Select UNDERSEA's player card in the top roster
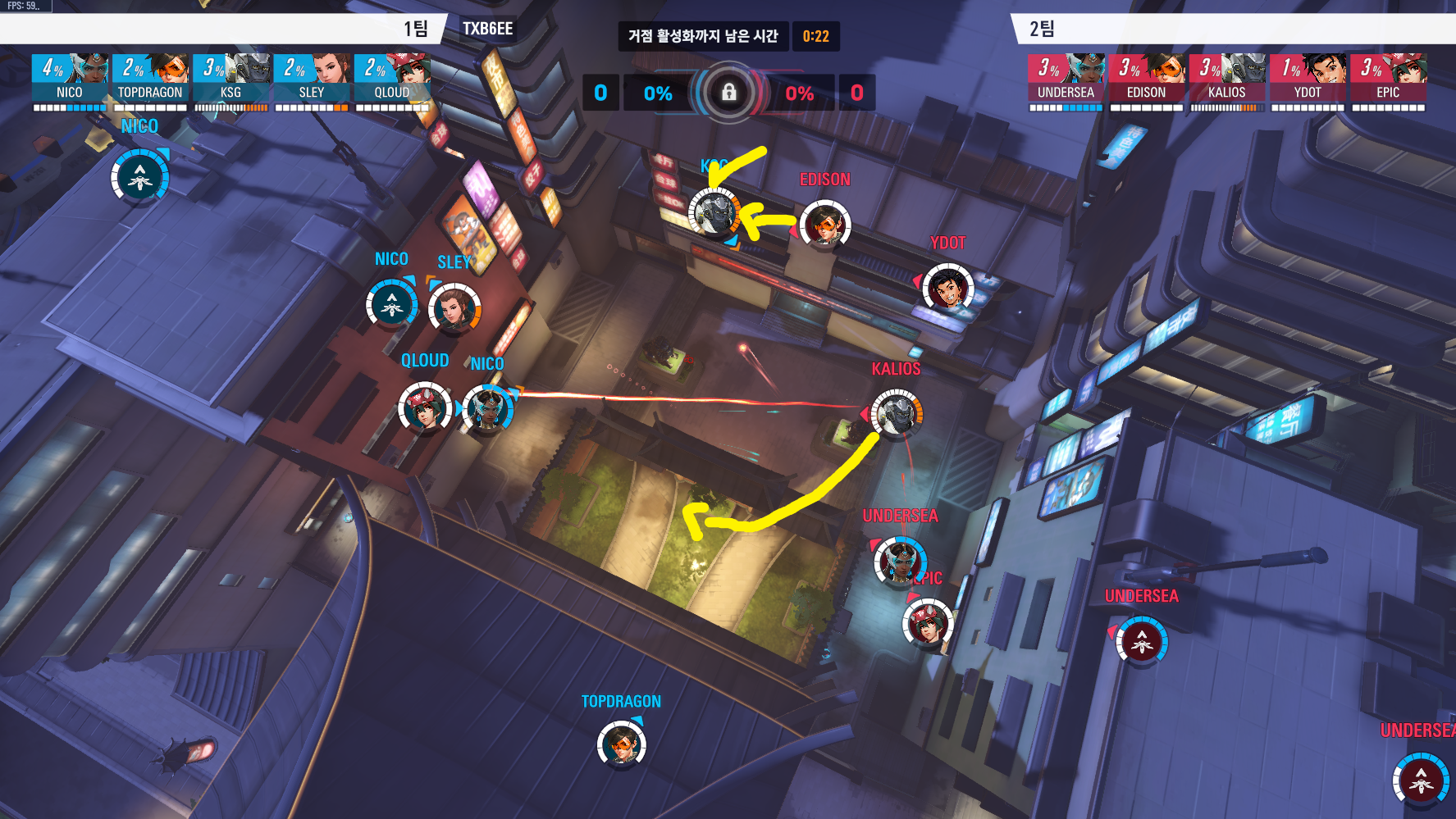 (x=1066, y=80)
